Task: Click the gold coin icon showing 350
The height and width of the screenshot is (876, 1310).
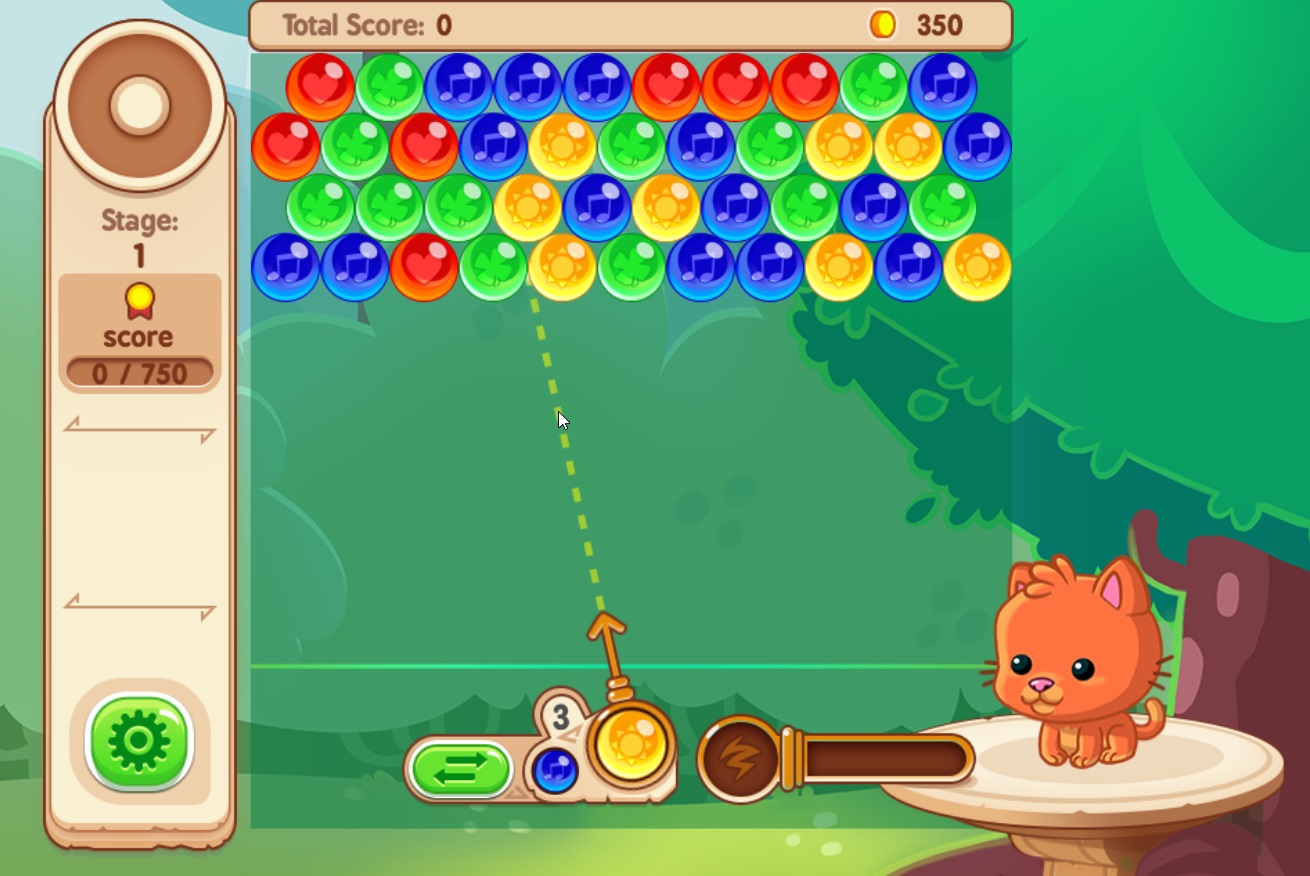Action: tap(882, 25)
